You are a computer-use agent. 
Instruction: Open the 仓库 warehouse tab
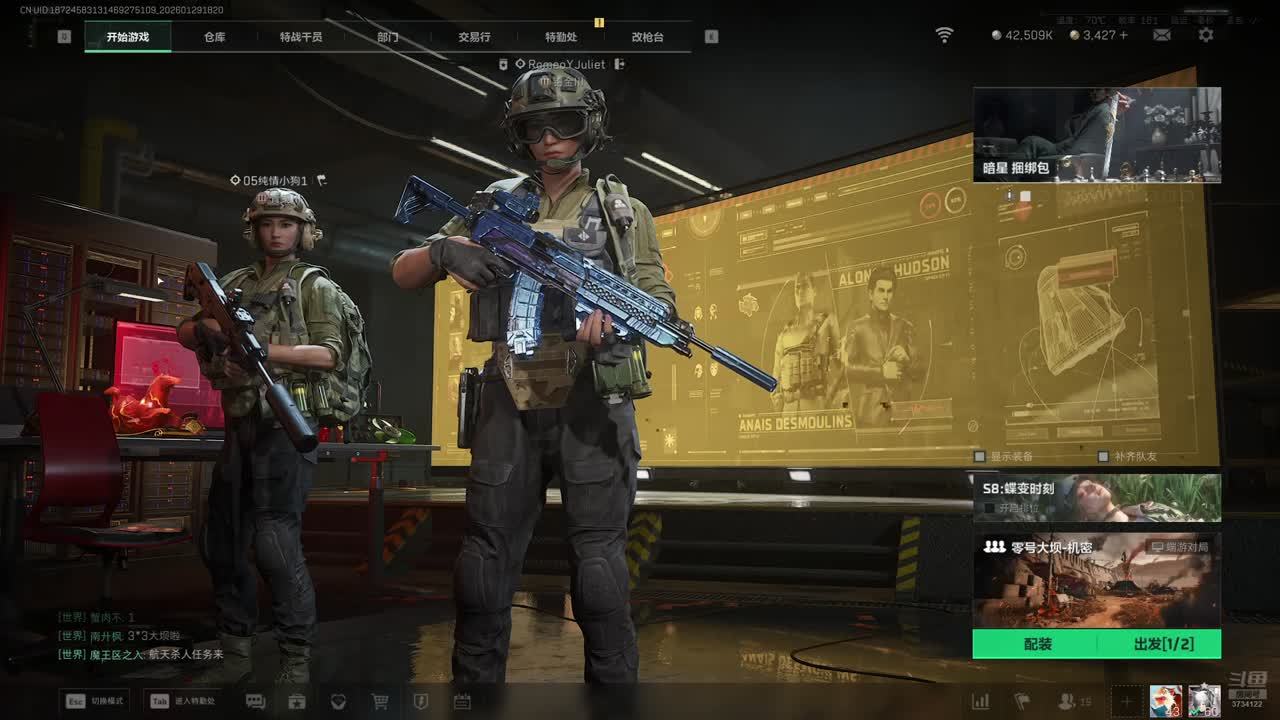(x=215, y=37)
